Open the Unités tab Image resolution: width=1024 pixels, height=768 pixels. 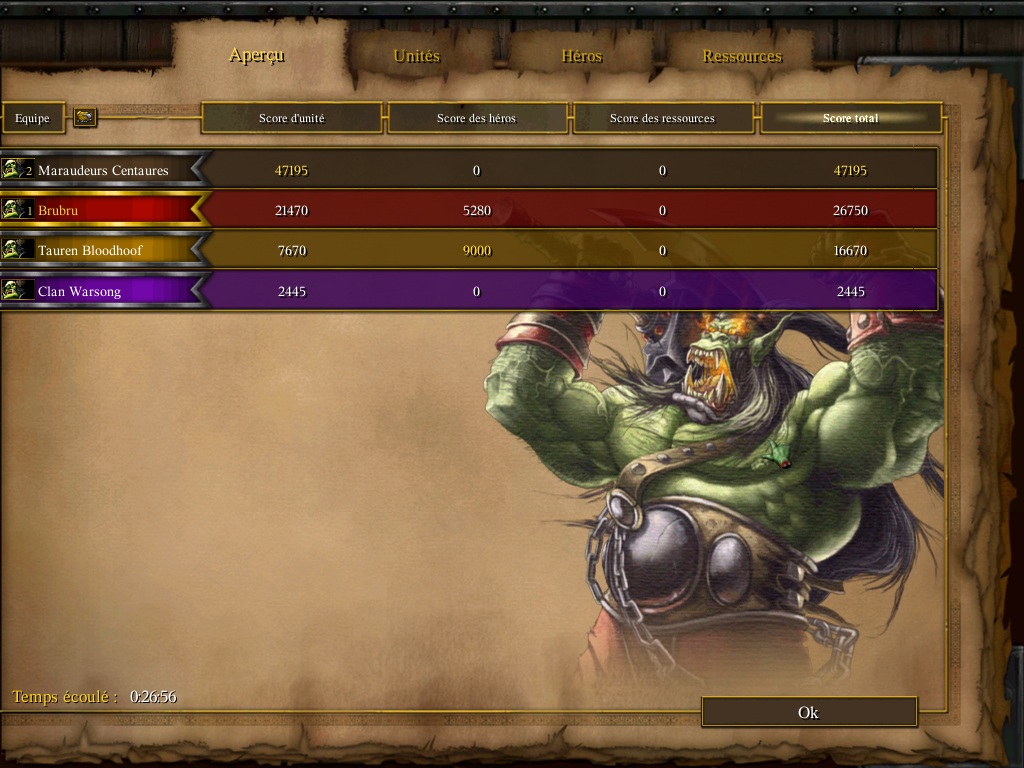point(416,56)
